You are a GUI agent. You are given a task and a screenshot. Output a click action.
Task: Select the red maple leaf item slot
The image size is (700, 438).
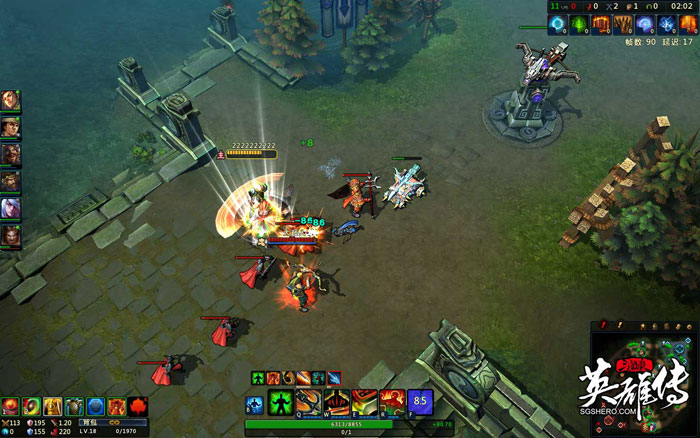138,406
